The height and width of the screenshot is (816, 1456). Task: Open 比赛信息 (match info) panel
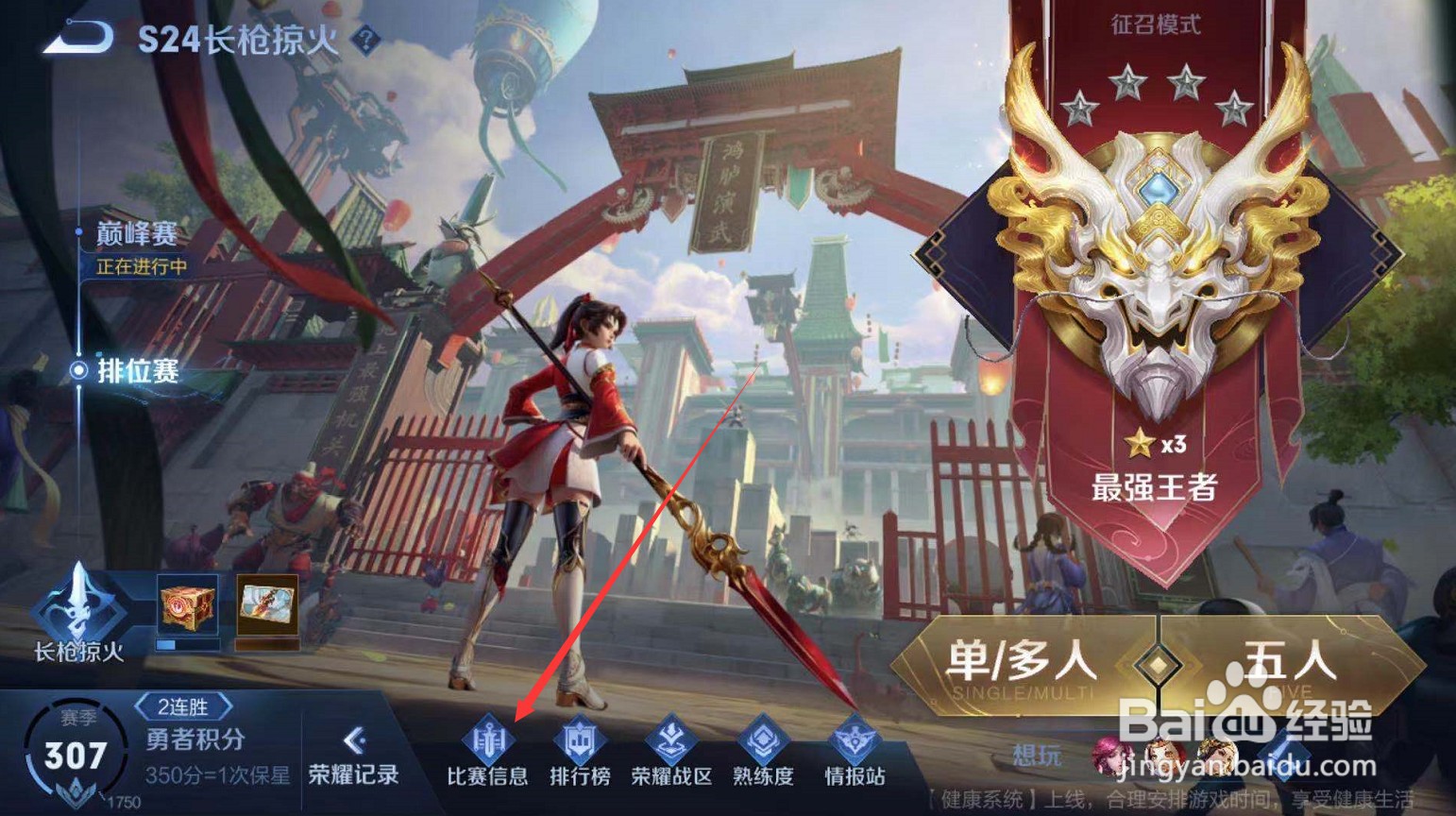coord(491,756)
